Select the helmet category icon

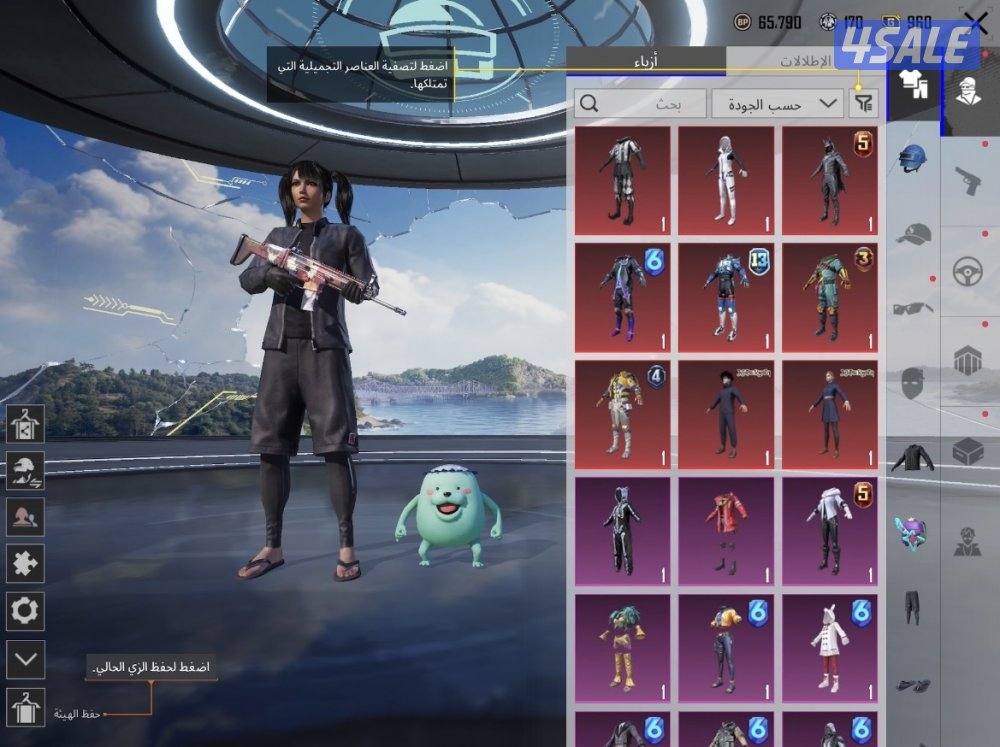tap(912, 158)
